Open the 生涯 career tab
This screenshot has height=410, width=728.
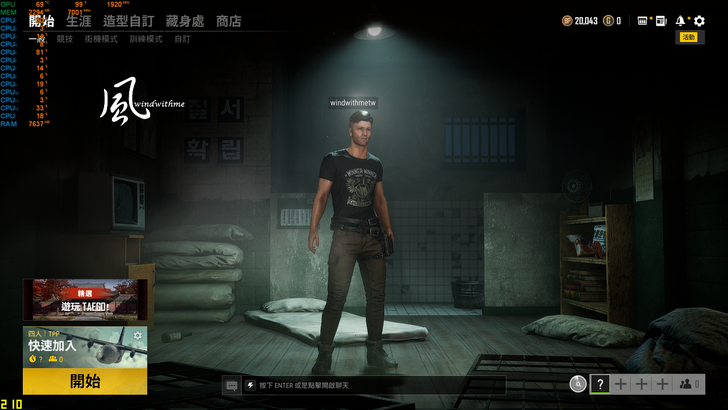point(78,20)
